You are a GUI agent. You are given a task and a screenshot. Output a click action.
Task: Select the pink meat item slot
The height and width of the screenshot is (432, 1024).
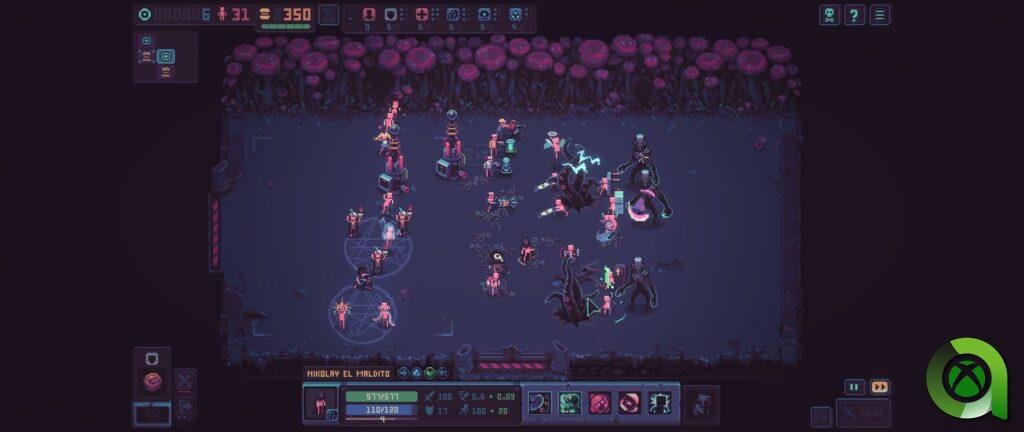[152, 380]
